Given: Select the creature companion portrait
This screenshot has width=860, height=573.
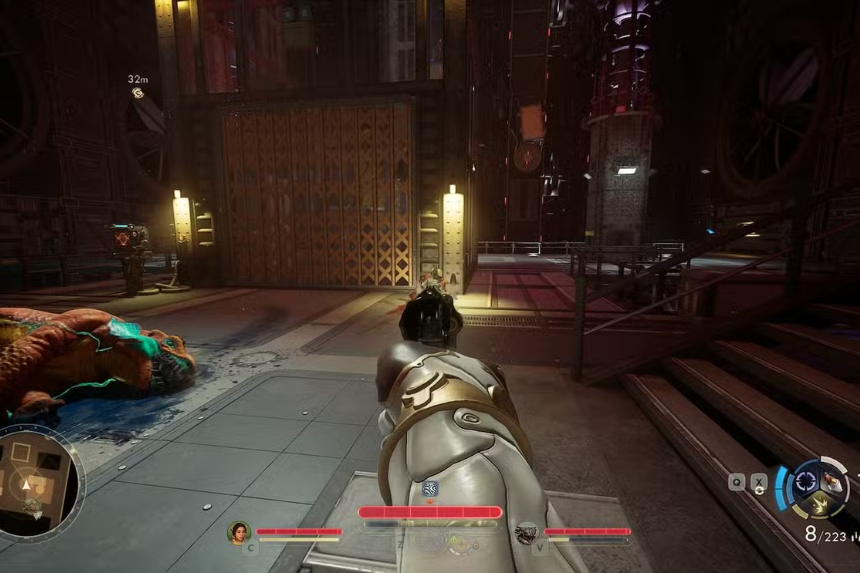Looking at the screenshot, I should 526,534.
